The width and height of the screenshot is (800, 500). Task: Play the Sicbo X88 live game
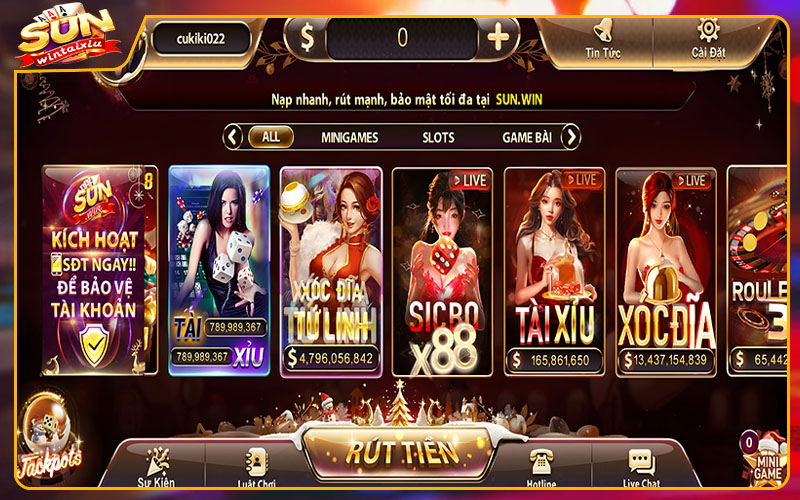point(442,270)
